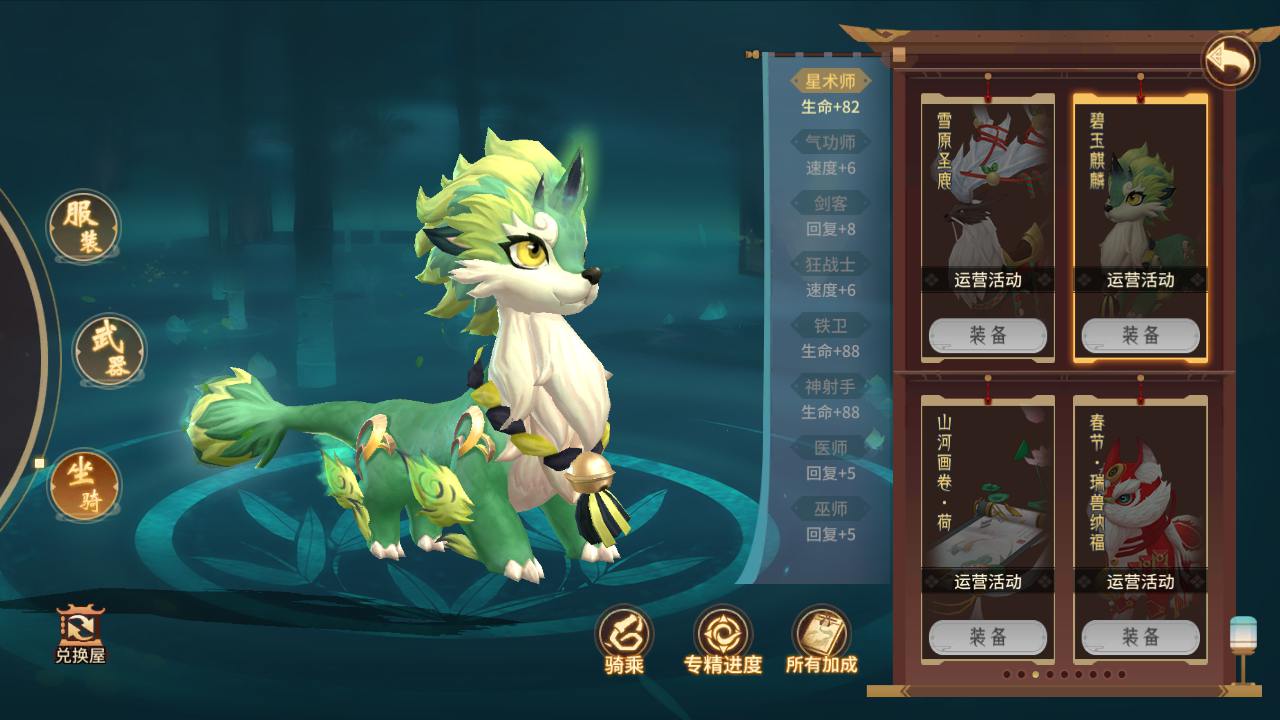Open the 兑换屋 exchange shop
The height and width of the screenshot is (720, 1280).
[x=80, y=635]
